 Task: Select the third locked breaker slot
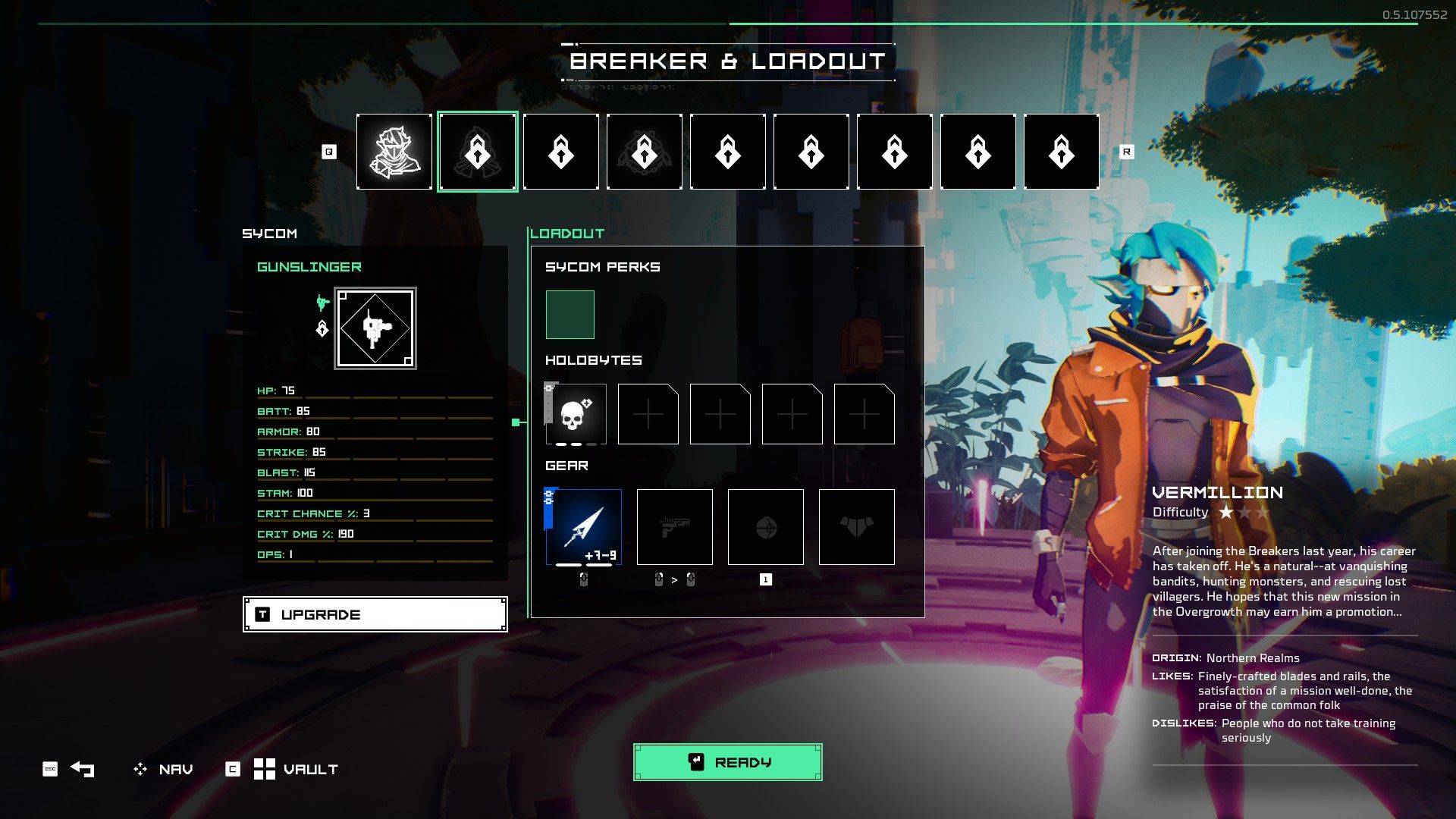tap(560, 151)
